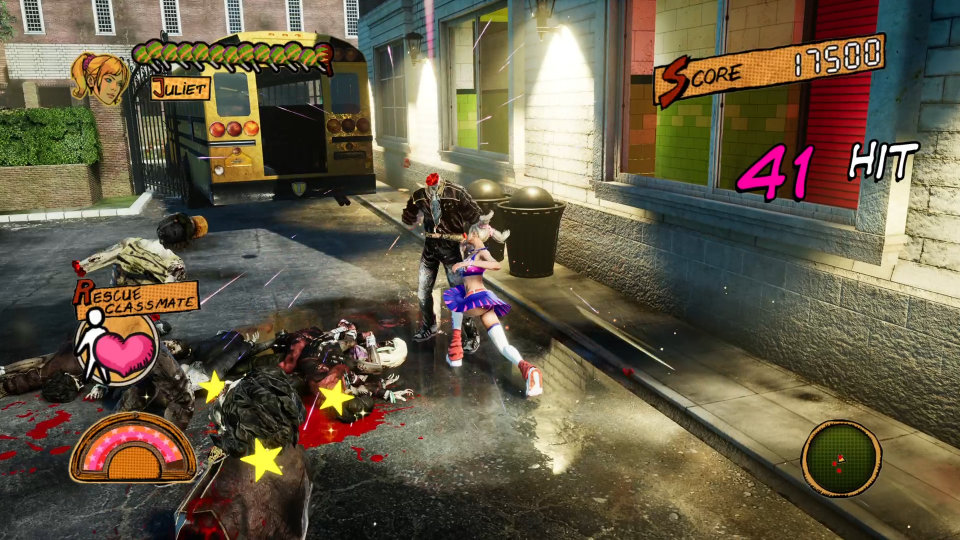Open the circular zombie radar minimap
This screenshot has height=540, width=960.
pyautogui.click(x=841, y=458)
